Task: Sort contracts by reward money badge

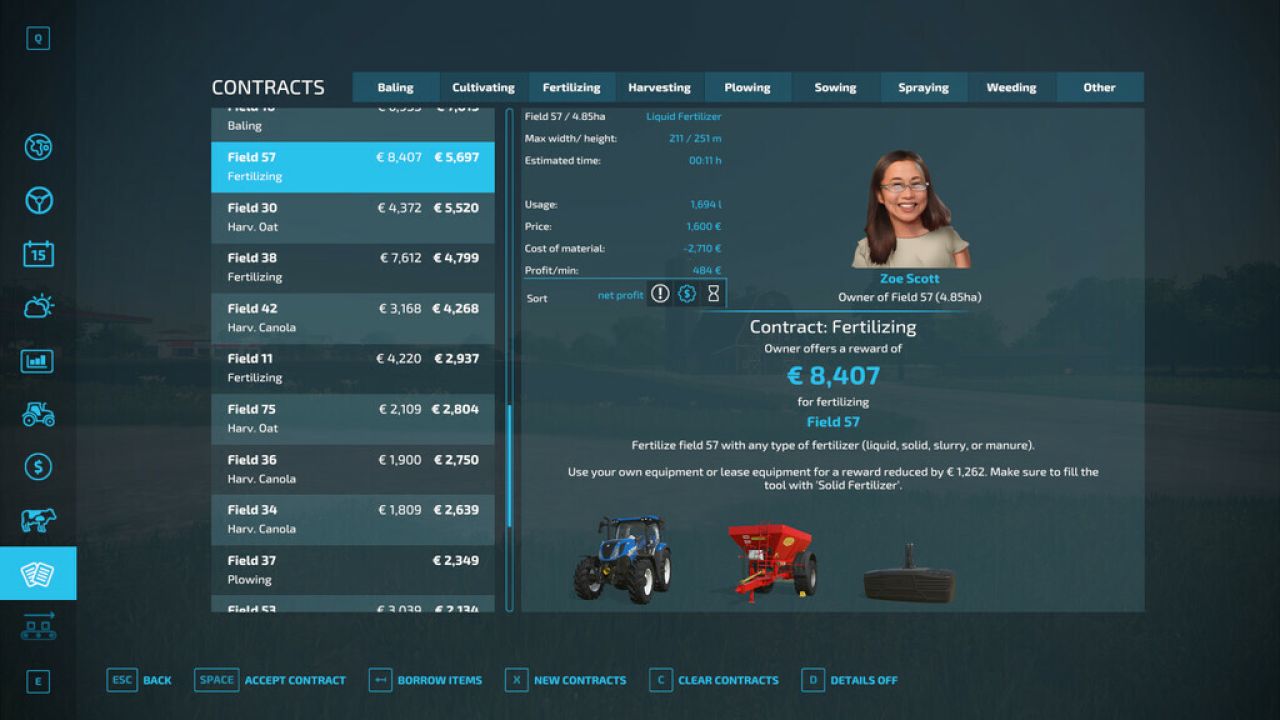Action: tap(686, 293)
